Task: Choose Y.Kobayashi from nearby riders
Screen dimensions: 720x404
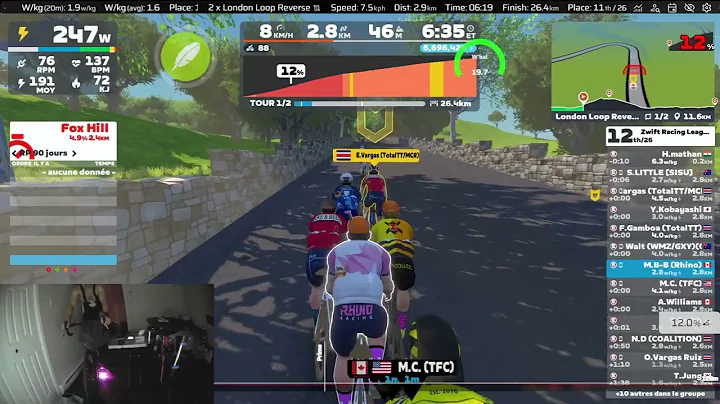Action: pyautogui.click(x=662, y=213)
